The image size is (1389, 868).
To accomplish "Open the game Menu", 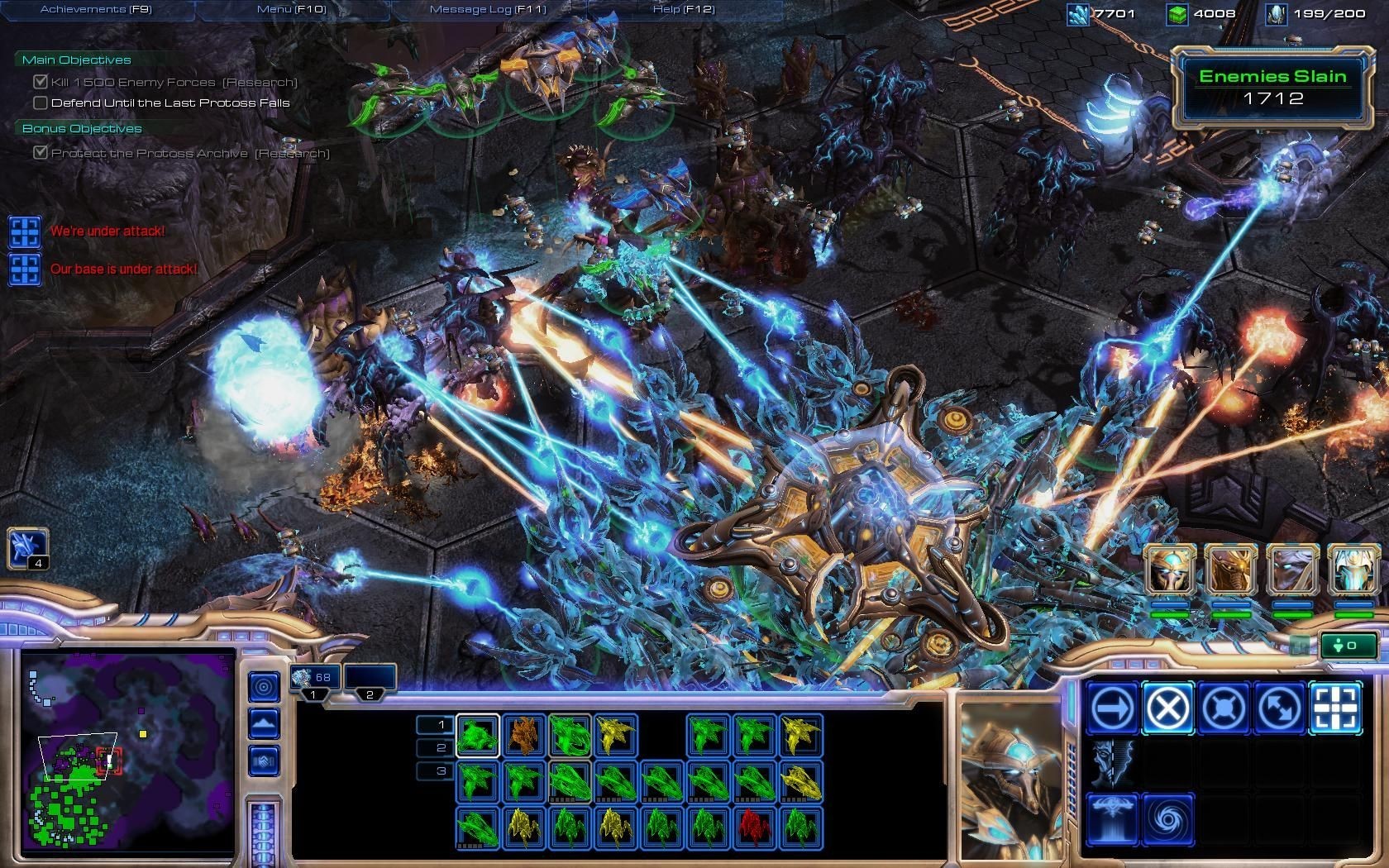I will pos(291,9).
